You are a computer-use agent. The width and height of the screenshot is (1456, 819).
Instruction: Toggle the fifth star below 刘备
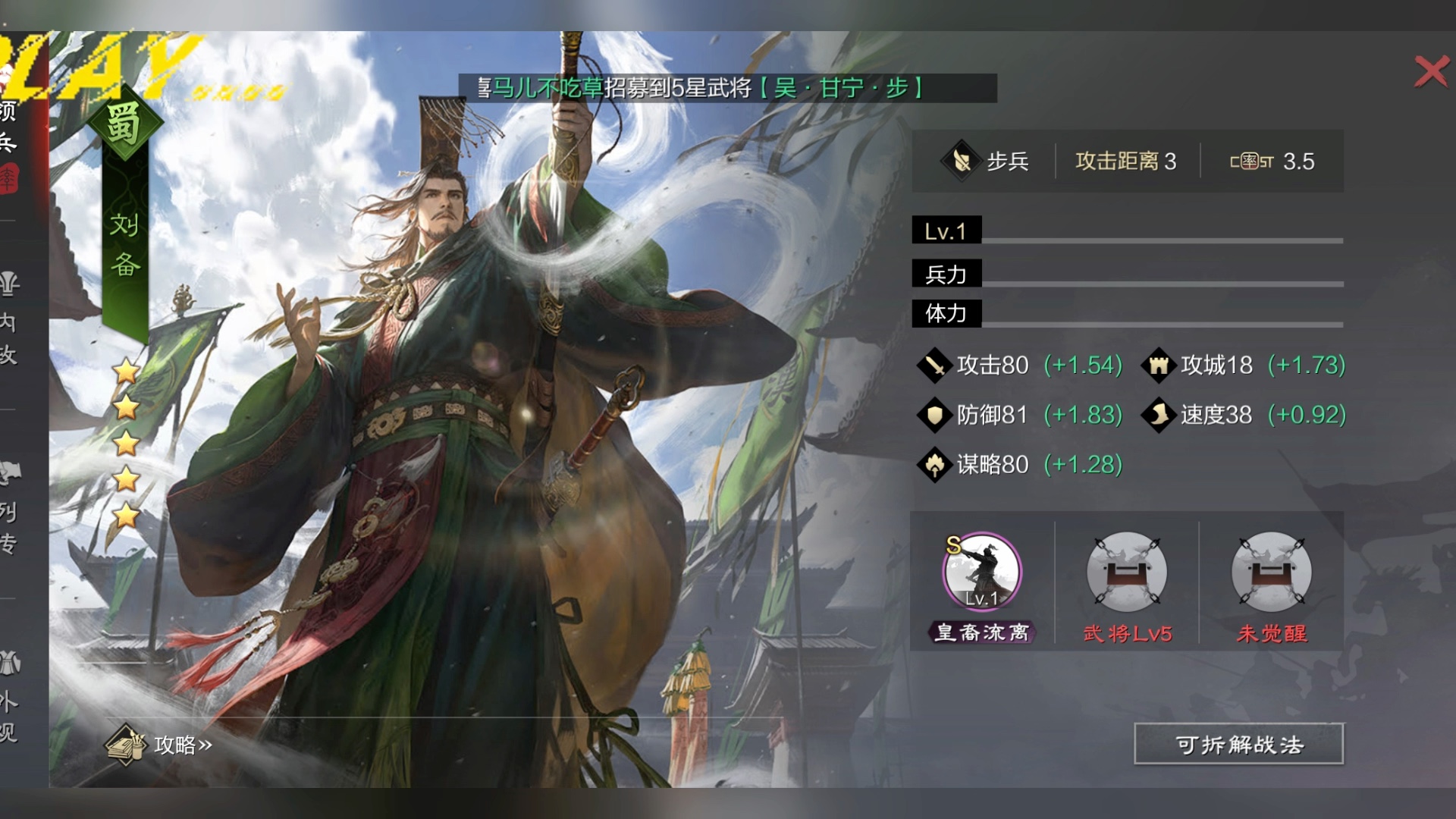(x=125, y=516)
